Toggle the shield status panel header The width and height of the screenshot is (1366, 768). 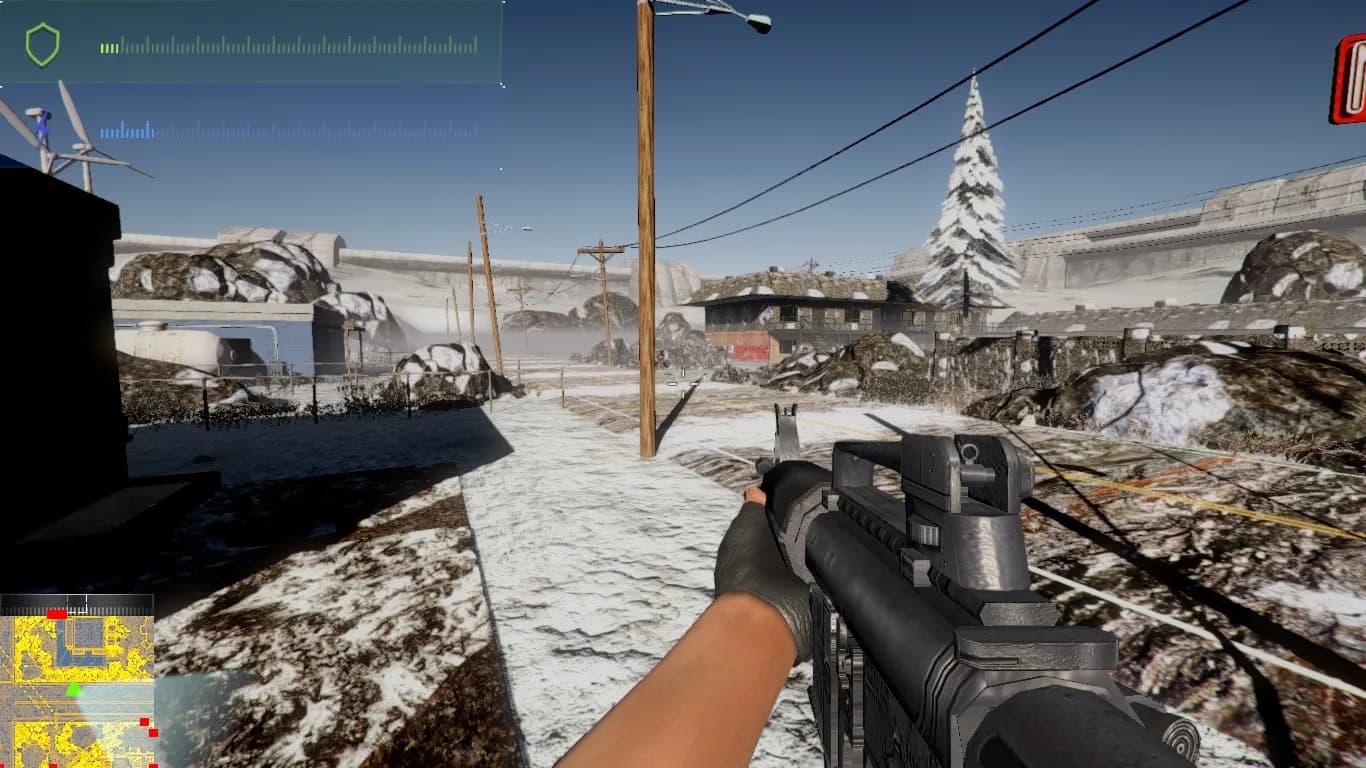(x=250, y=12)
